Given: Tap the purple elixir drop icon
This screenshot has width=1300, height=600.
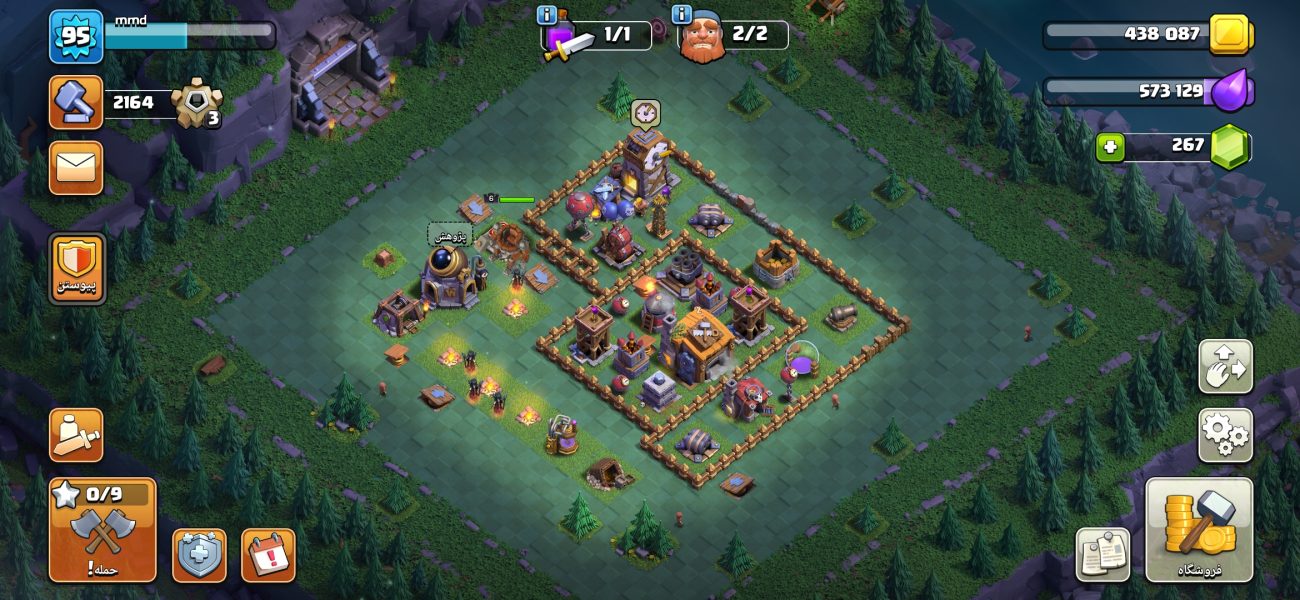Looking at the screenshot, I should tap(1229, 92).
